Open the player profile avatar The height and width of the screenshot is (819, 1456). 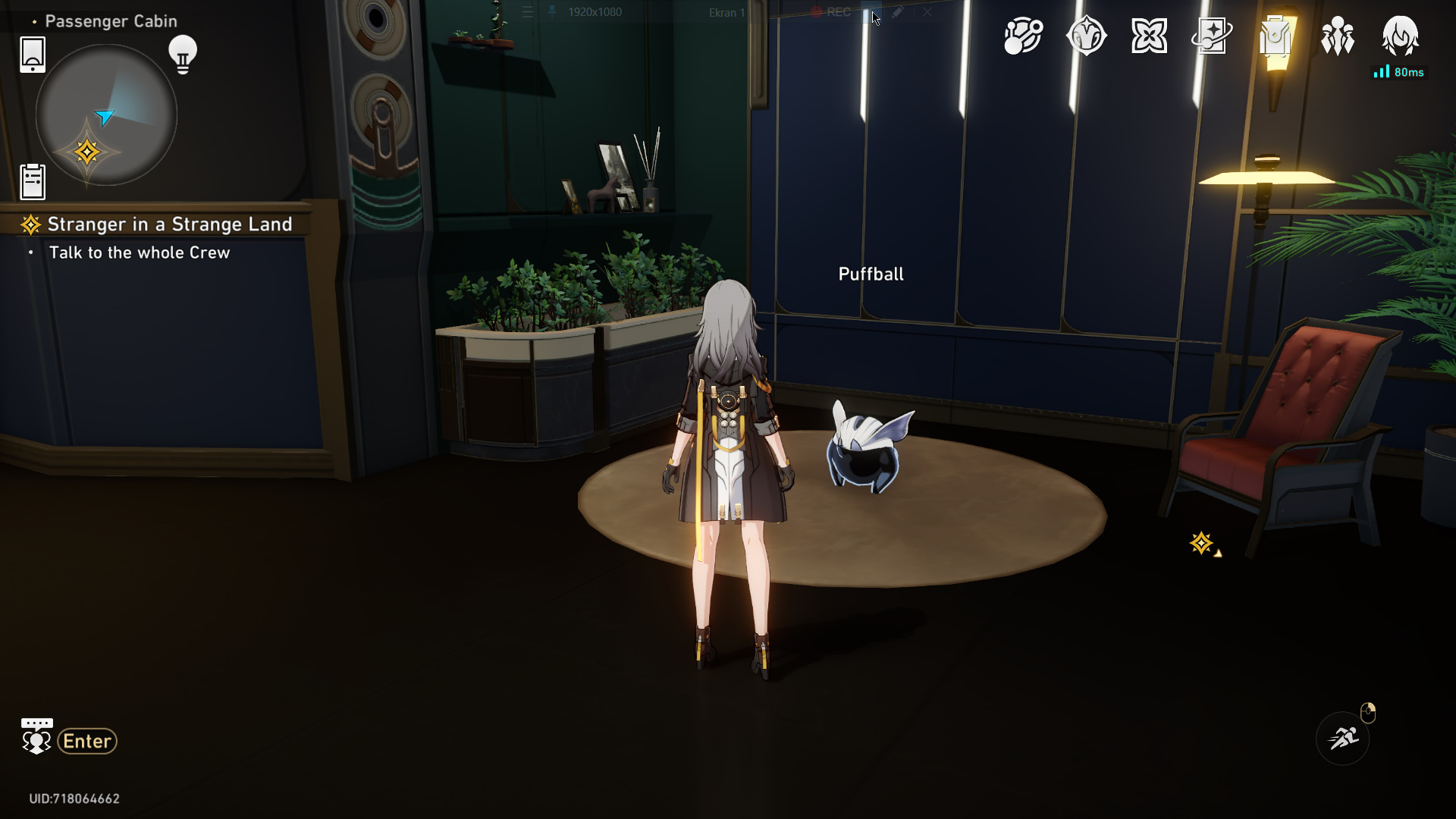pyautogui.click(x=1401, y=34)
